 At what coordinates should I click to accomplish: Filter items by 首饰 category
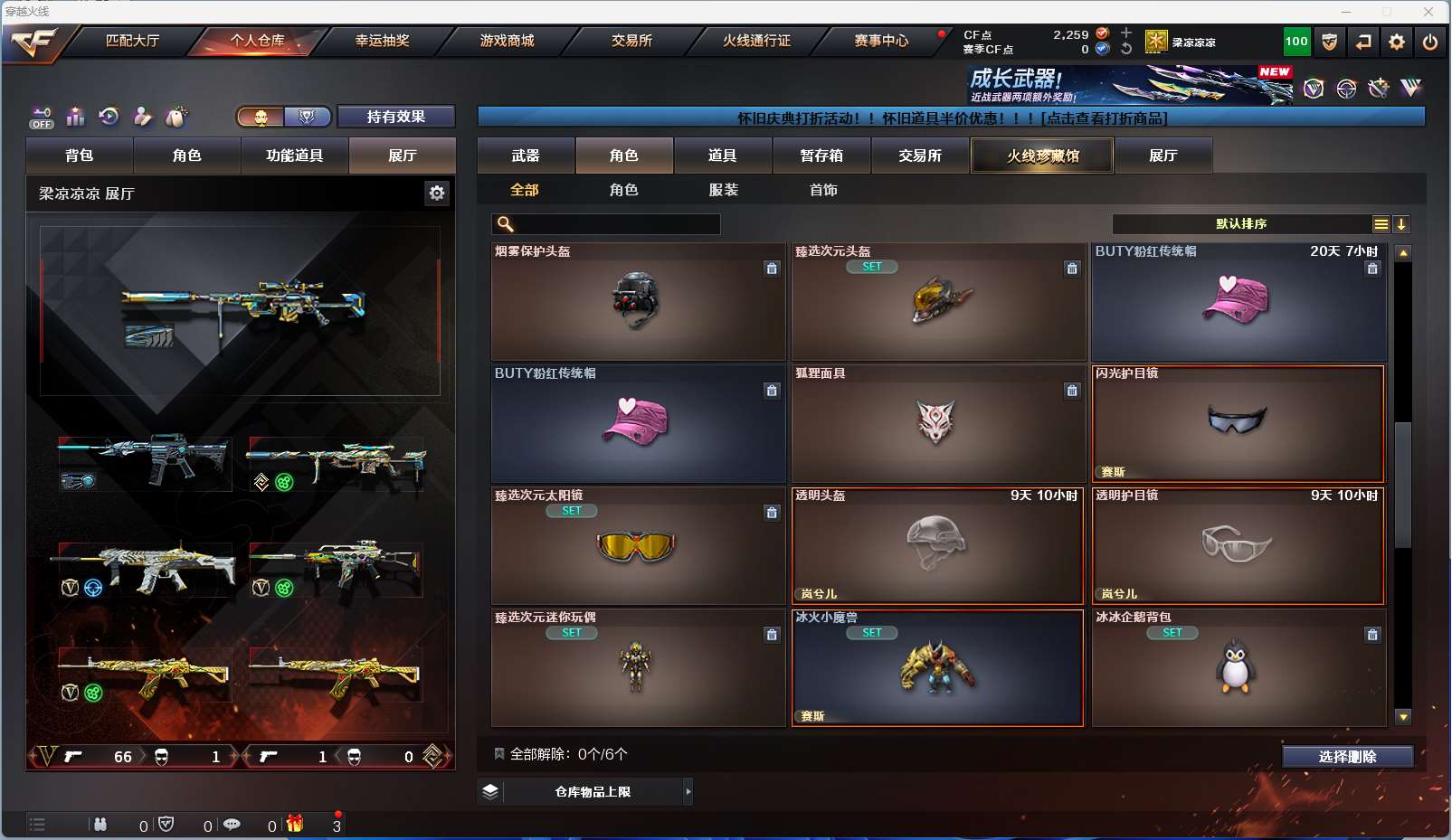coord(823,190)
